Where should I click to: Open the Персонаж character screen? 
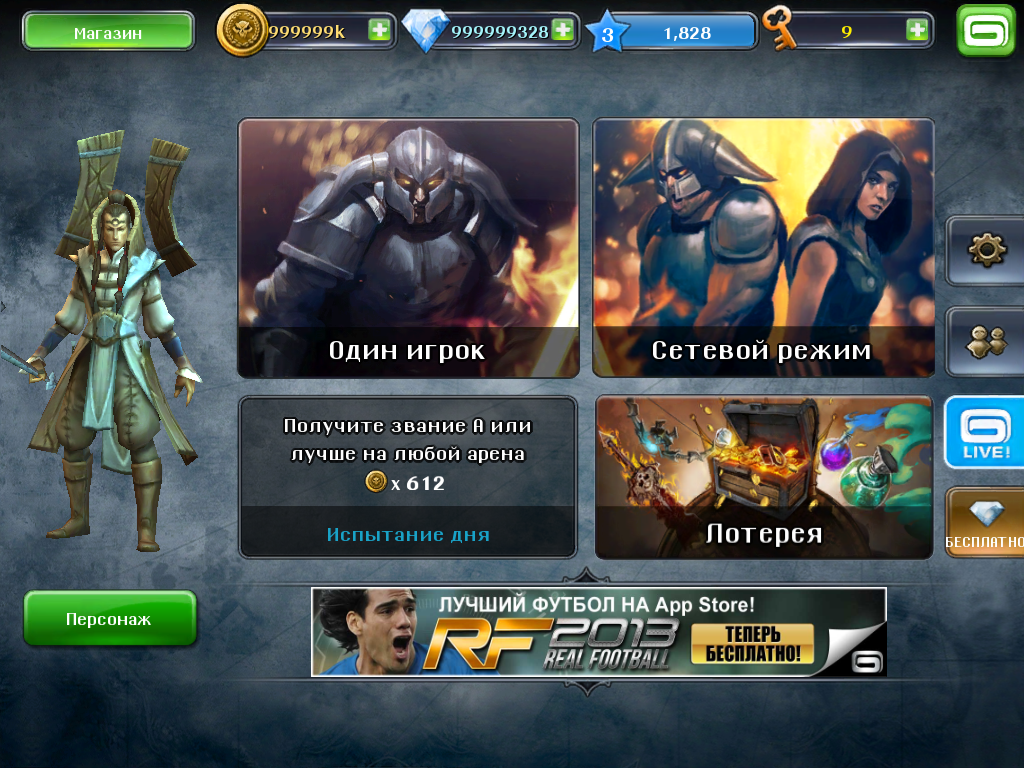[x=109, y=619]
